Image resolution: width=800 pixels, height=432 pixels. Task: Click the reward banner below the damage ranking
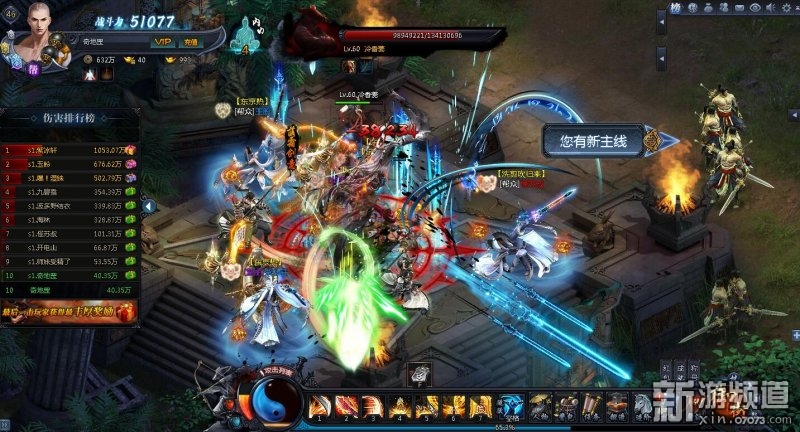[70, 313]
